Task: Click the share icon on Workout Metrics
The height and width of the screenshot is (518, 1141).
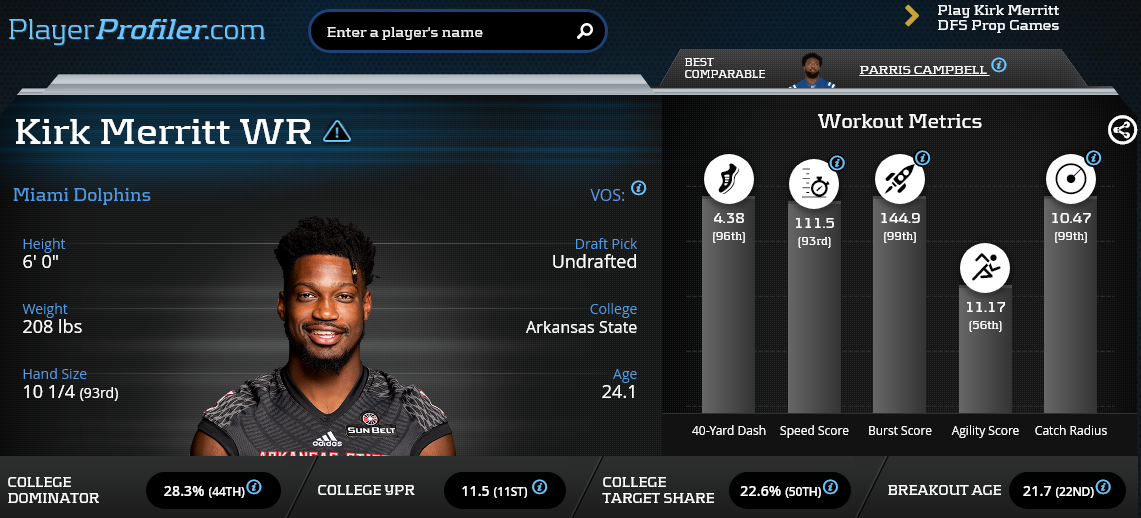Action: [x=1122, y=129]
